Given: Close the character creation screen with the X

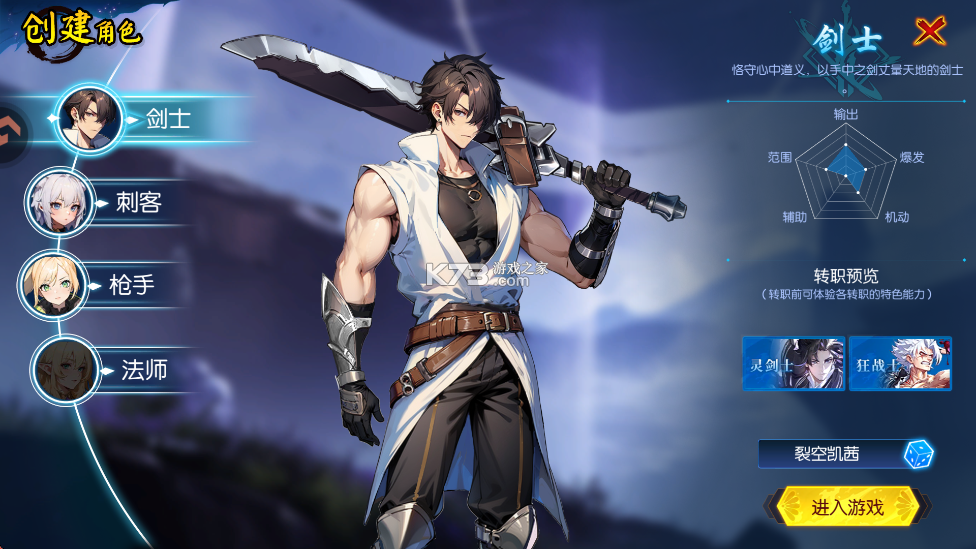Looking at the screenshot, I should [x=930, y=32].
